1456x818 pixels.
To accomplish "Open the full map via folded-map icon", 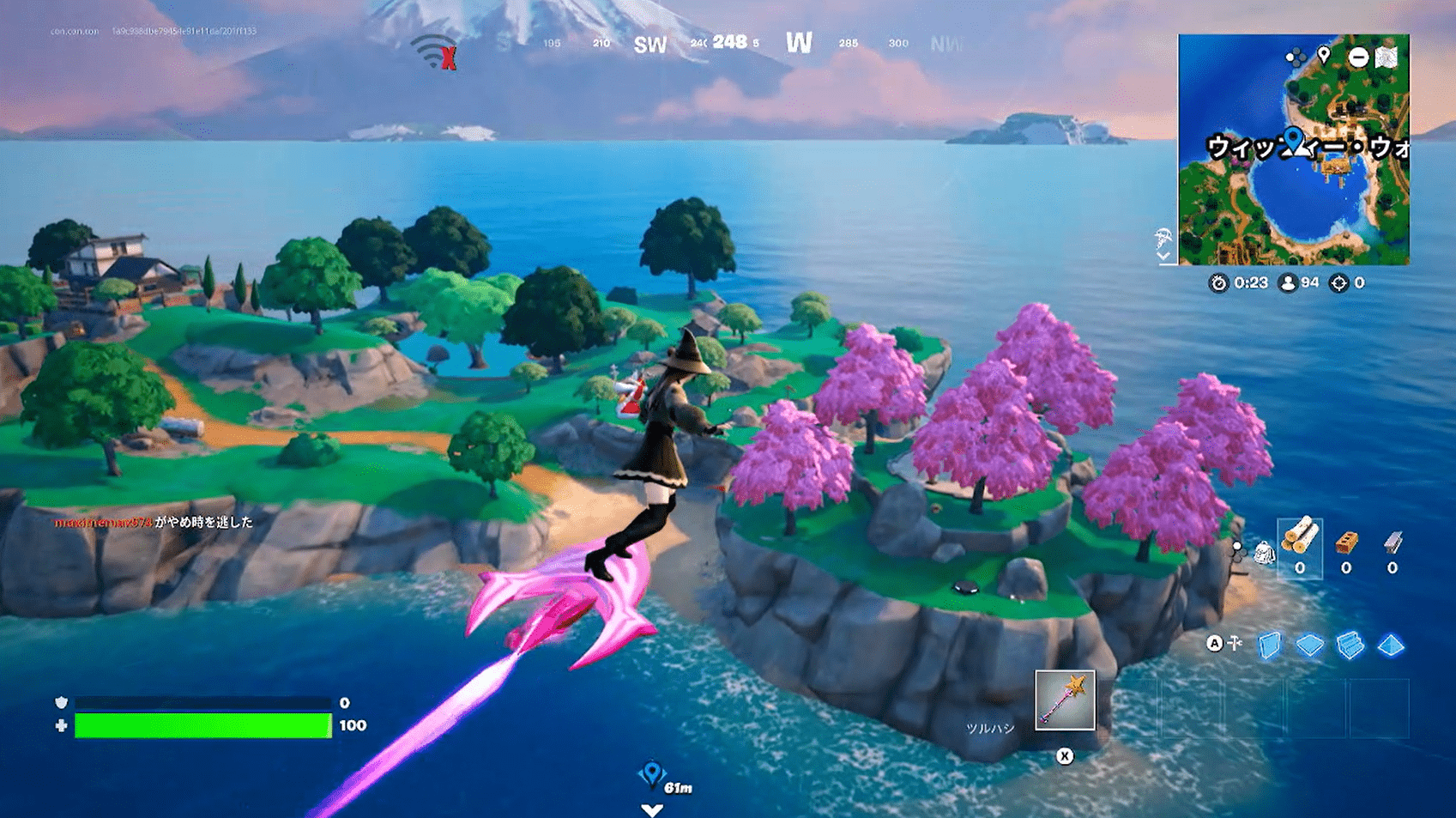I will click(1387, 58).
